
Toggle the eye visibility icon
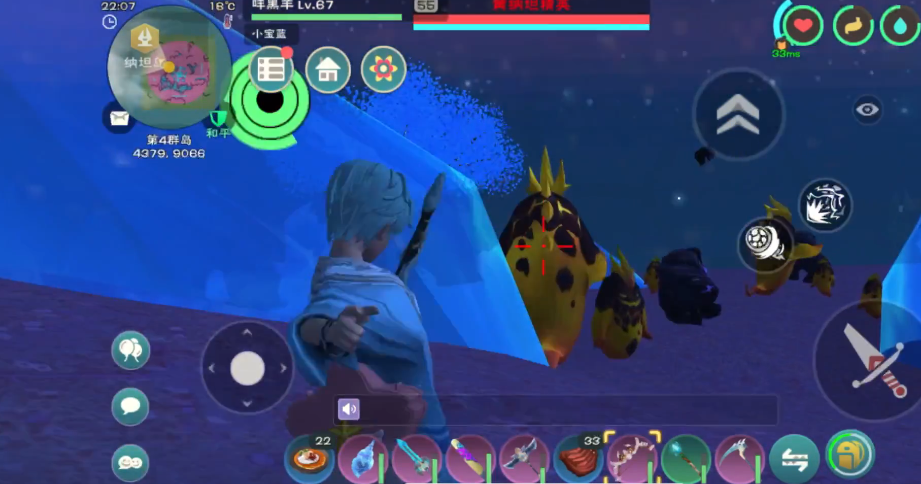(867, 110)
